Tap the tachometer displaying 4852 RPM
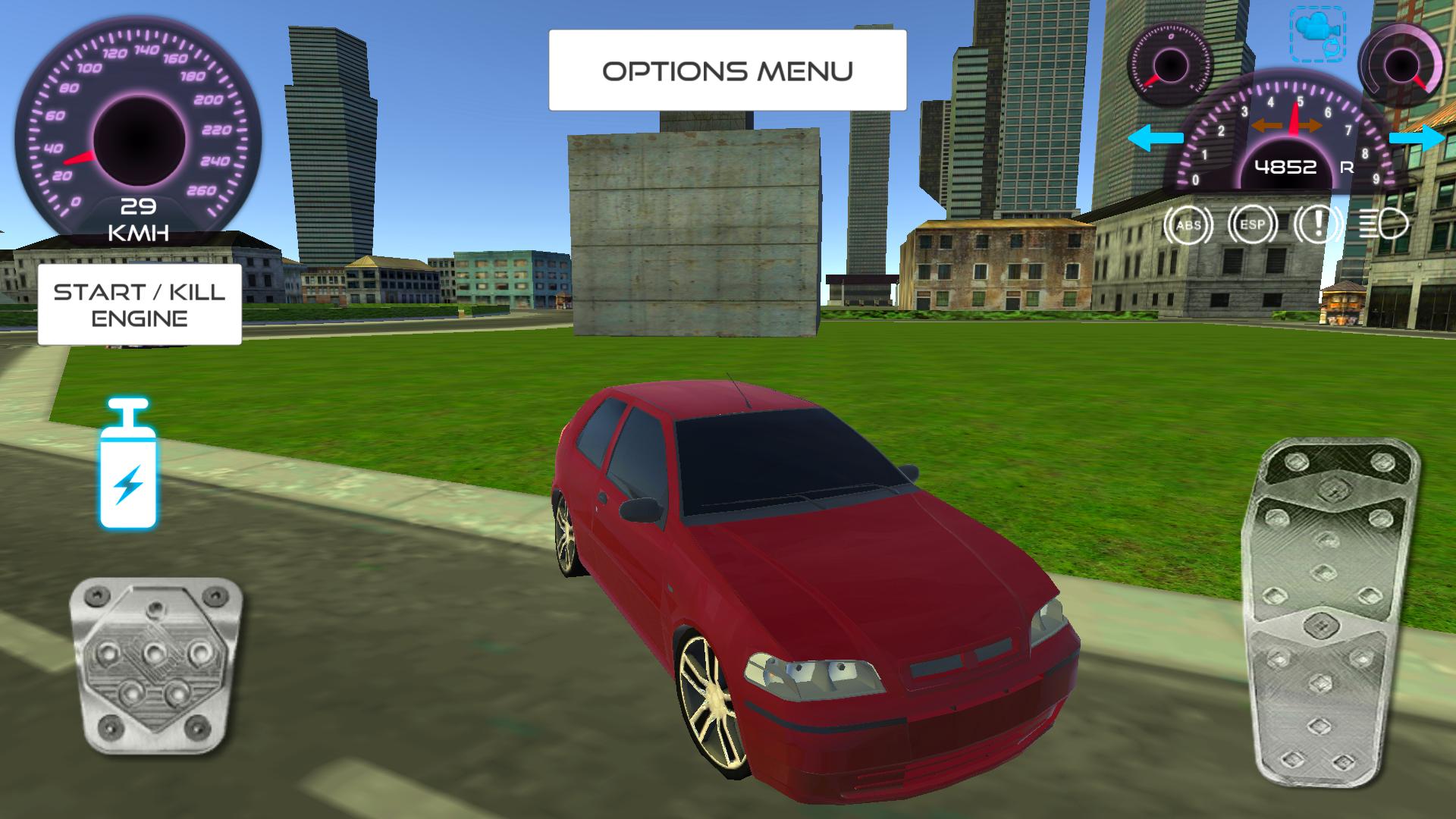This screenshot has width=1456, height=819. (x=1287, y=165)
